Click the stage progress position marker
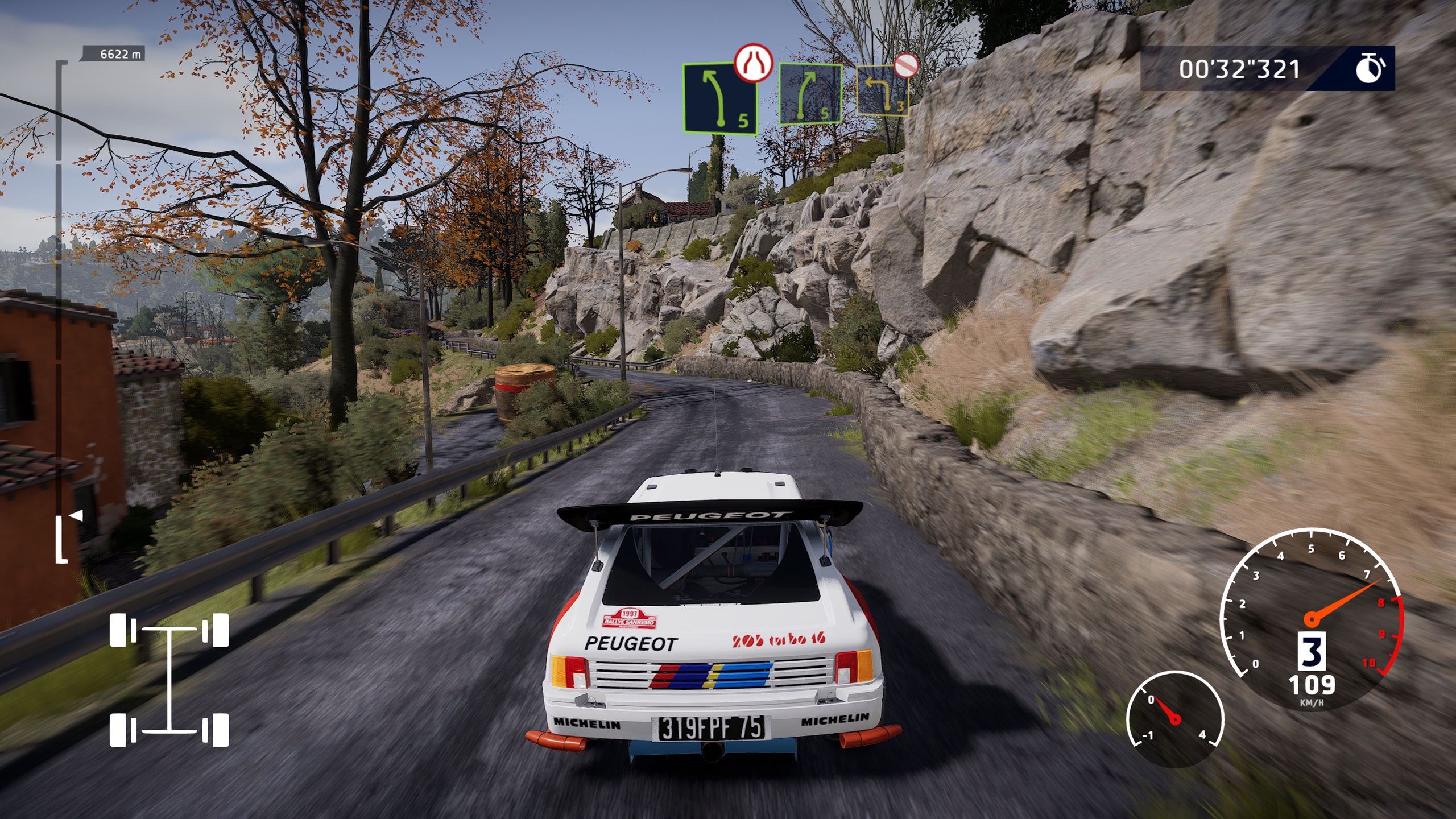Image resolution: width=1456 pixels, height=819 pixels. click(x=76, y=515)
